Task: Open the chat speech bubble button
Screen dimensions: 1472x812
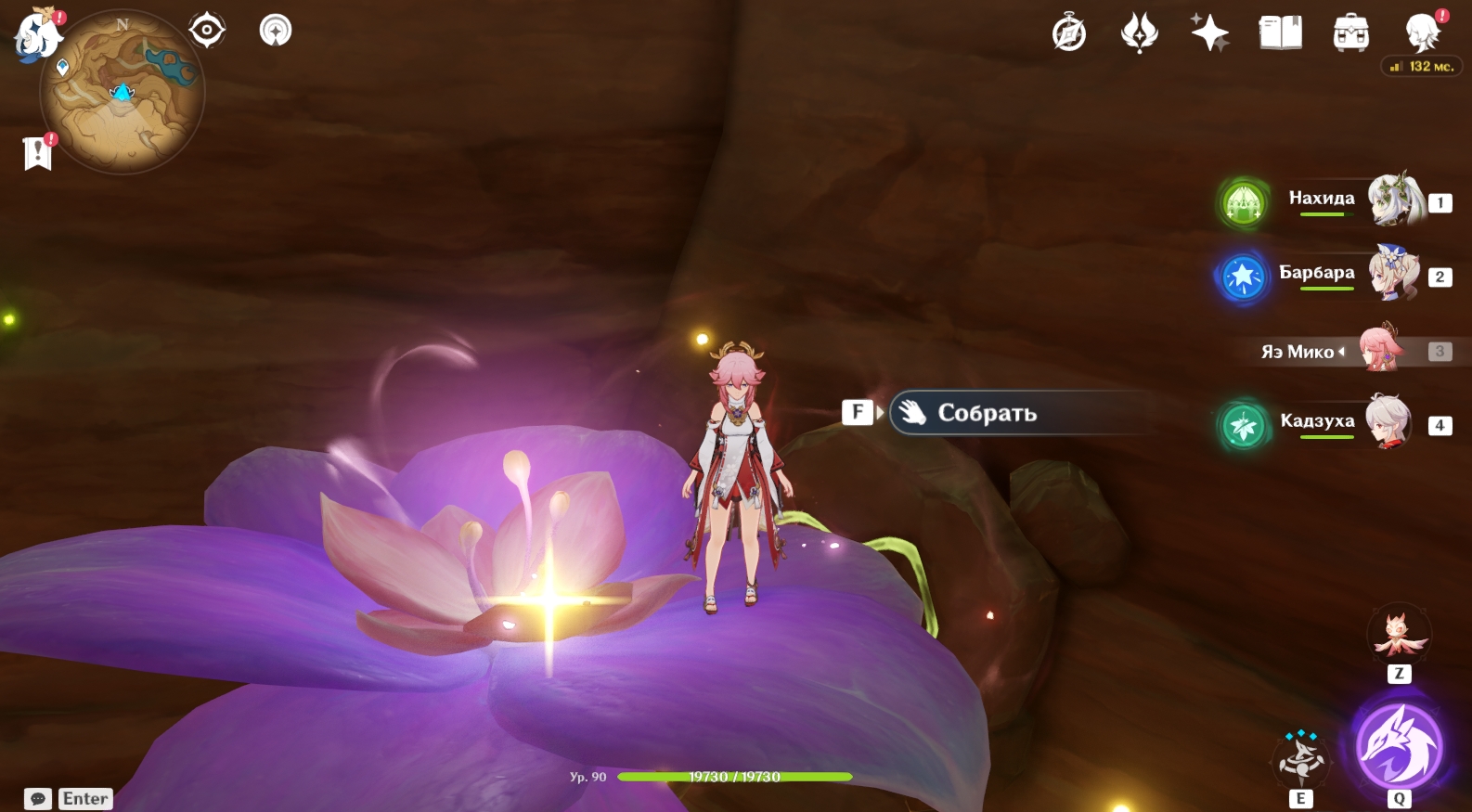Action: [x=38, y=799]
